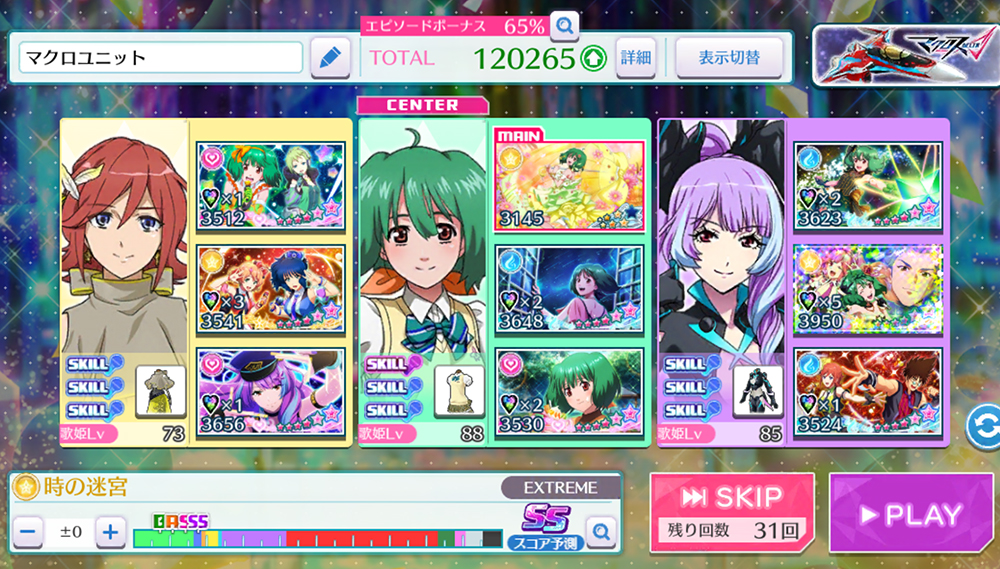Click the マクロユニット unit name field
The height and width of the screenshot is (569, 1000).
(x=160, y=58)
